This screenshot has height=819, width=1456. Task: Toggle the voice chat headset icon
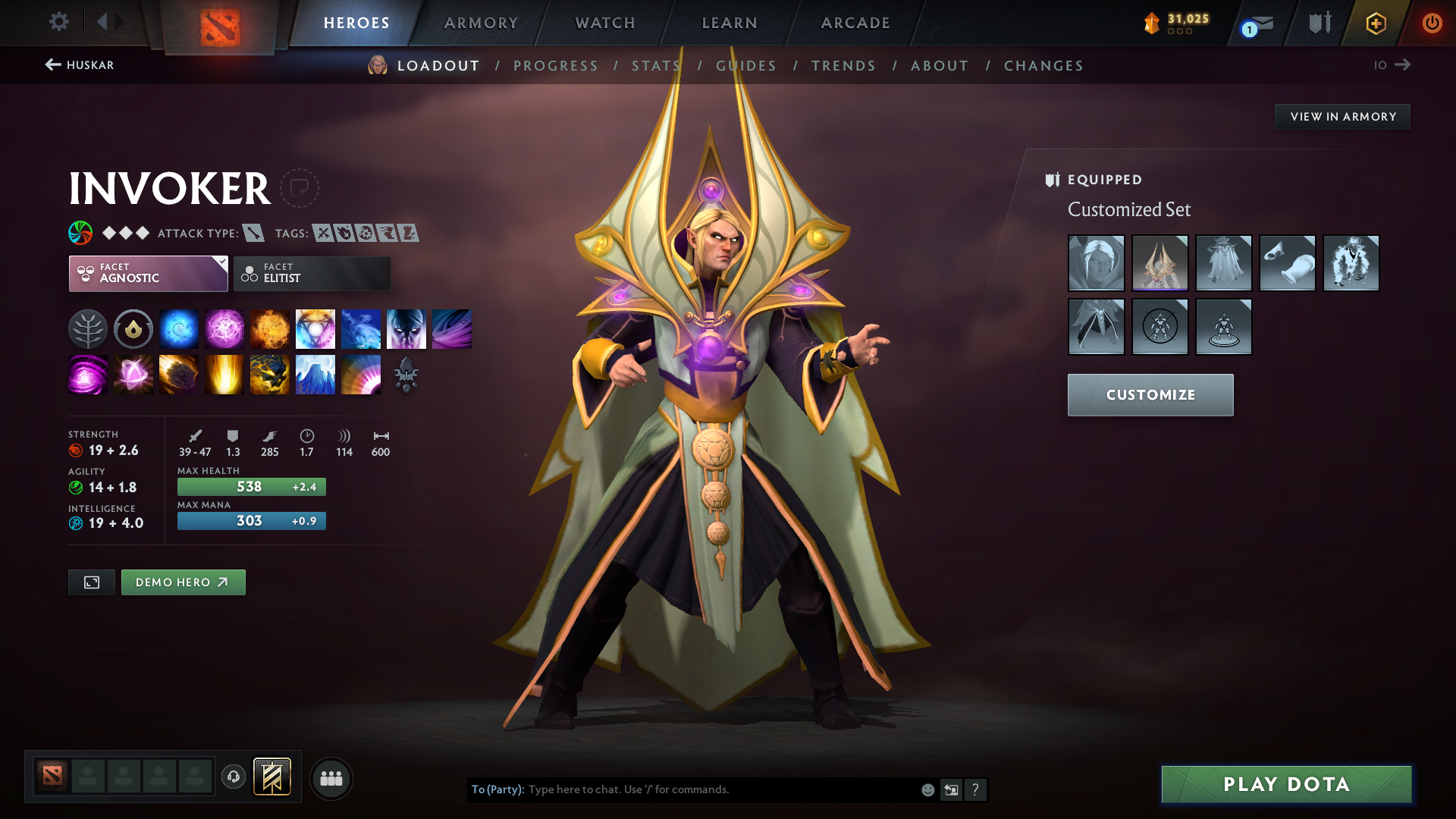(x=233, y=777)
